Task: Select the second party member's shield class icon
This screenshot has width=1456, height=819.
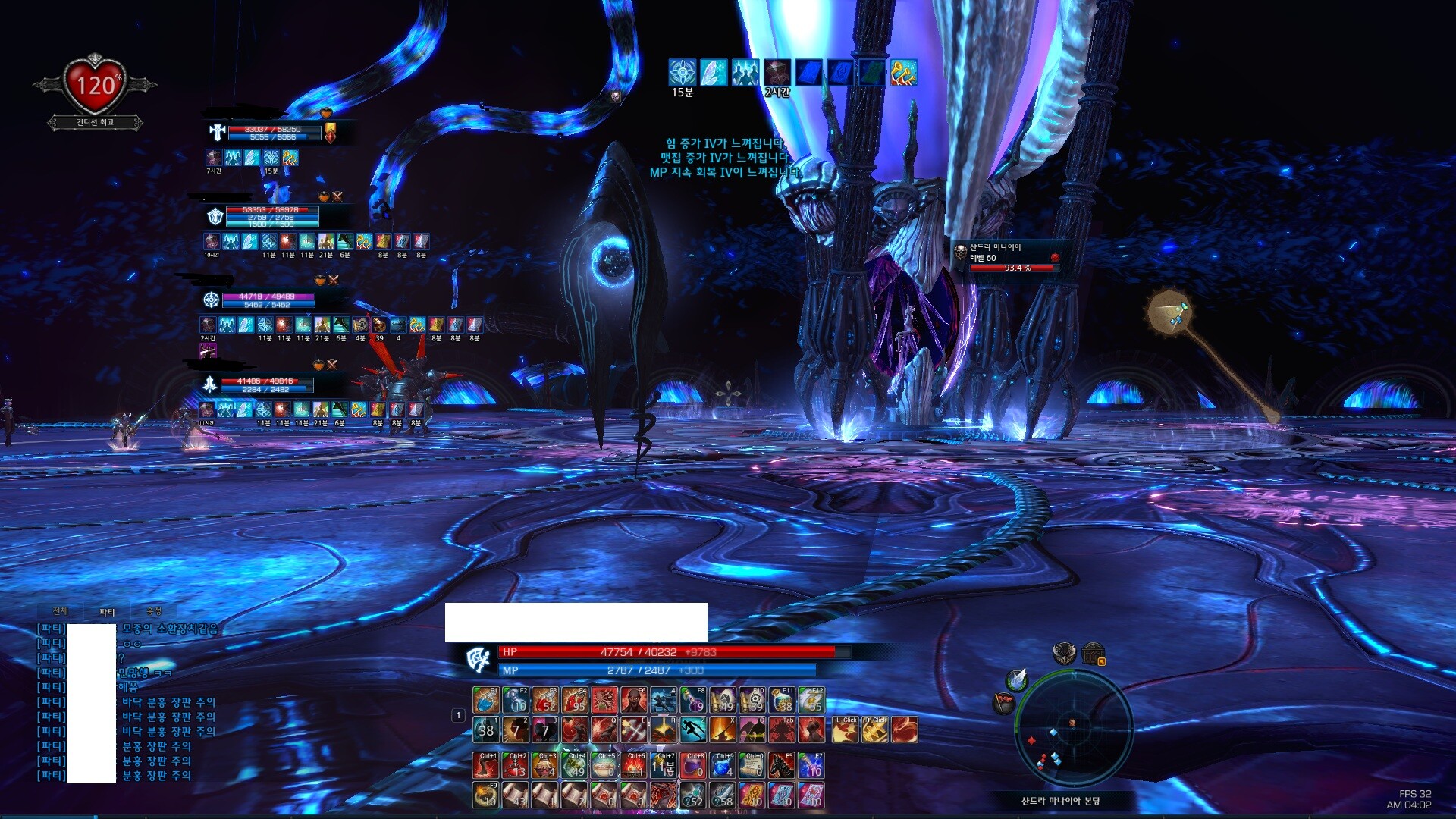Action: pyautogui.click(x=215, y=217)
